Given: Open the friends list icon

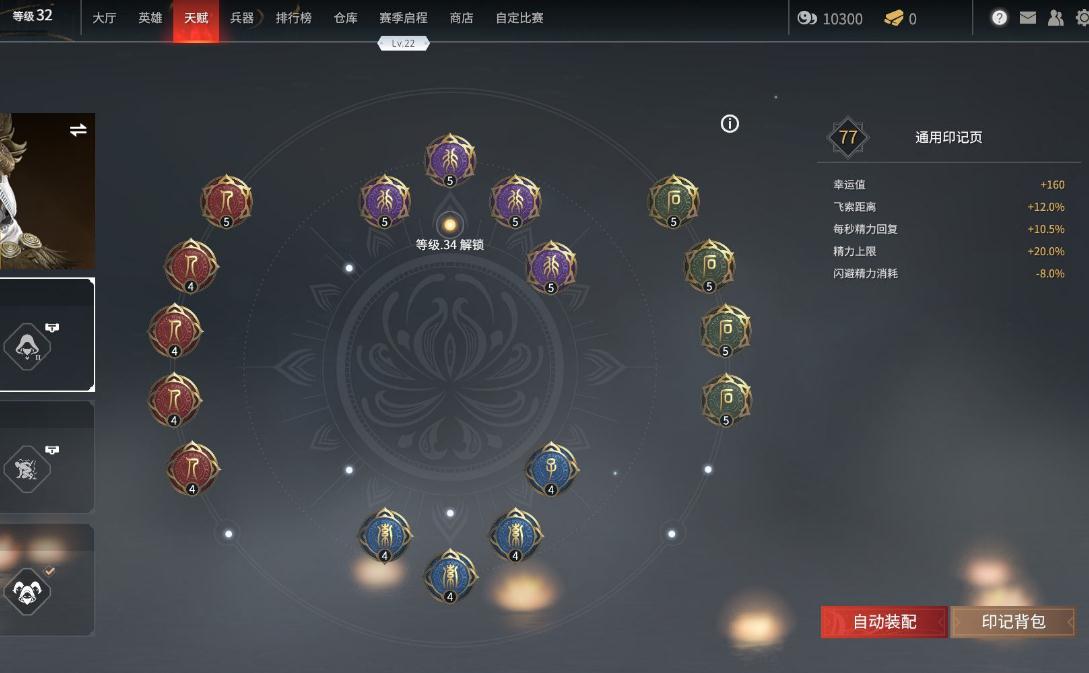Looking at the screenshot, I should tap(1055, 18).
